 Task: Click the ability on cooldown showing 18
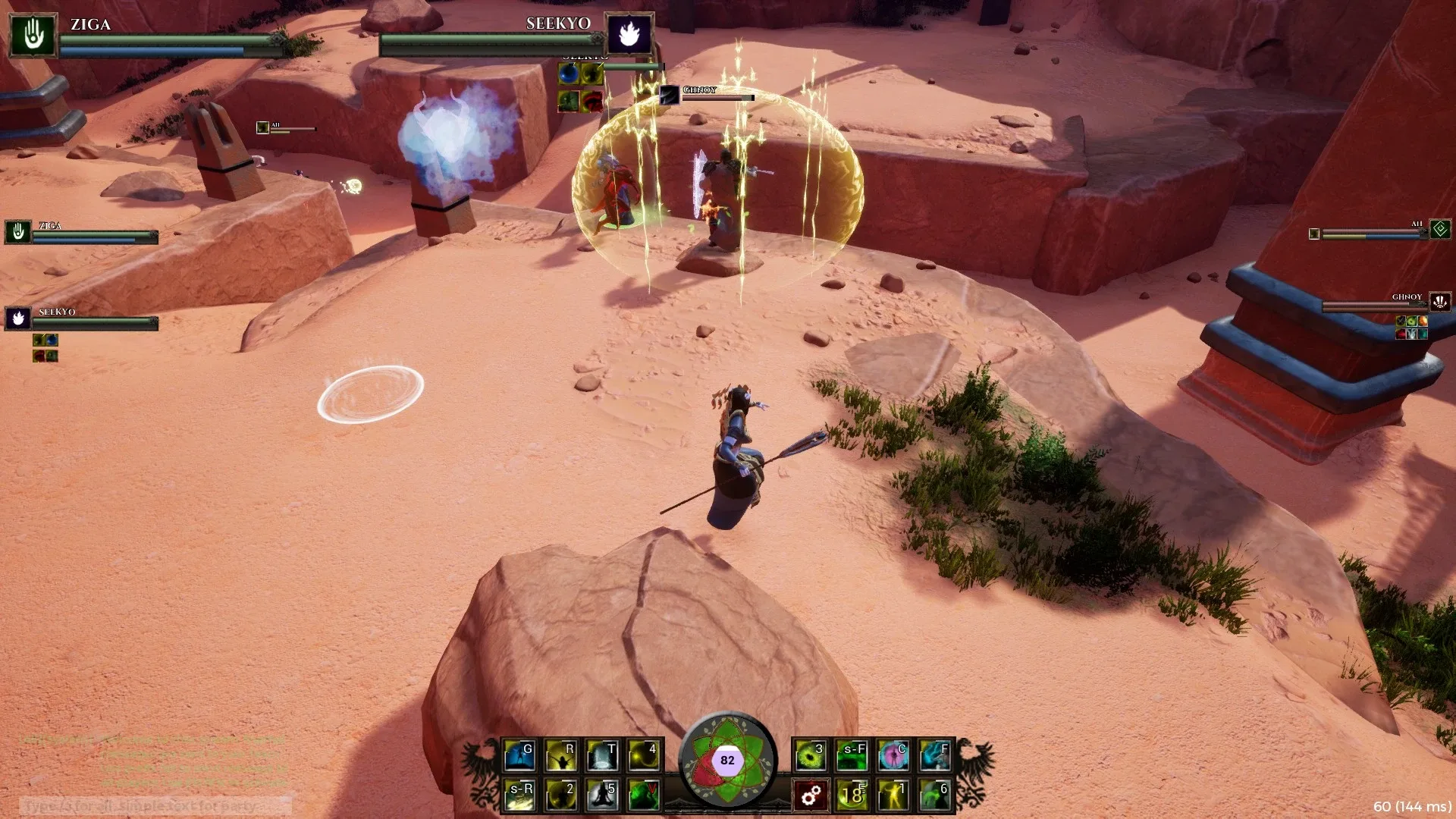click(x=852, y=795)
